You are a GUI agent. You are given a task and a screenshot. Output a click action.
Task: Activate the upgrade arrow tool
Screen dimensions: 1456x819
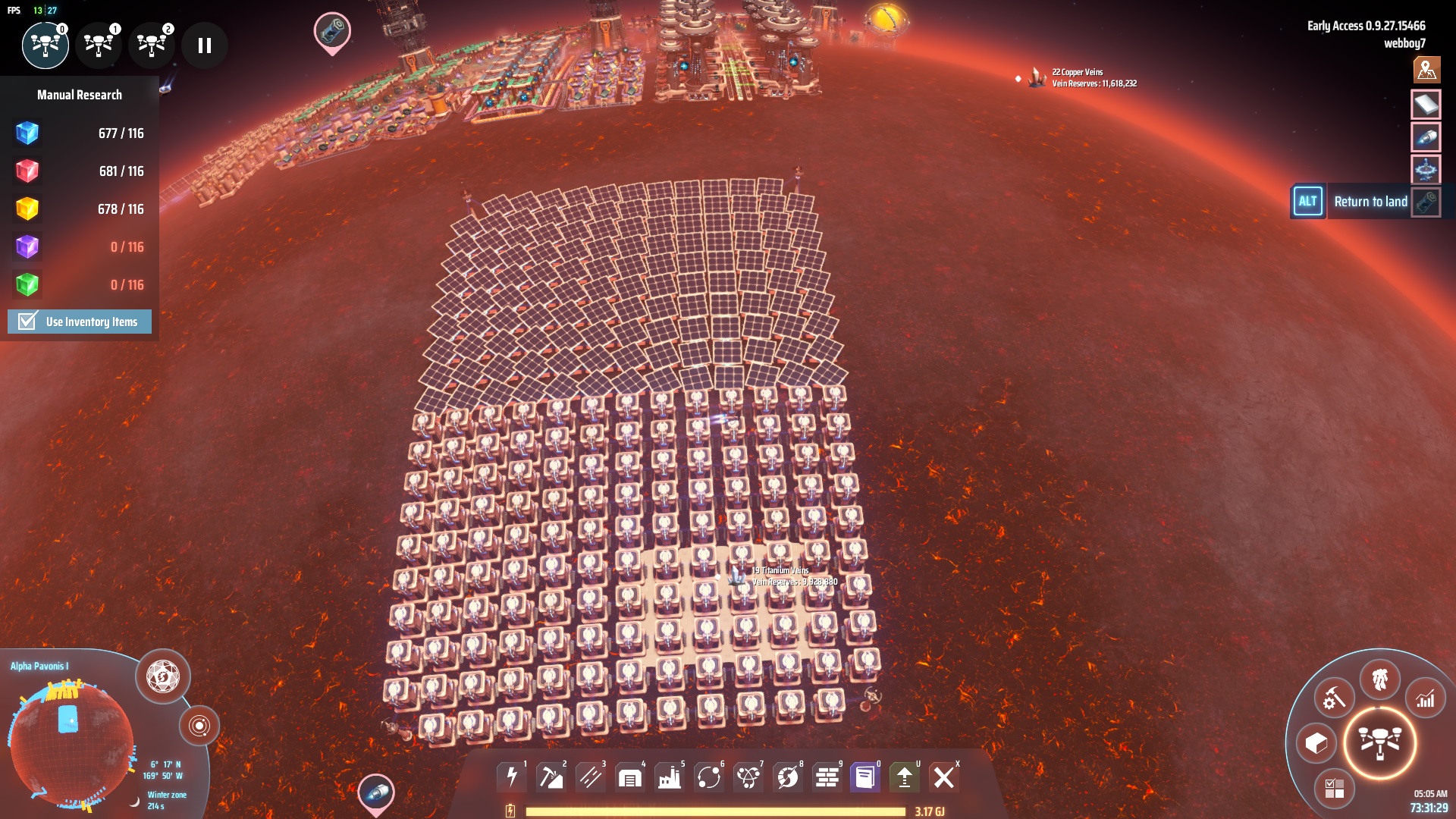904,777
